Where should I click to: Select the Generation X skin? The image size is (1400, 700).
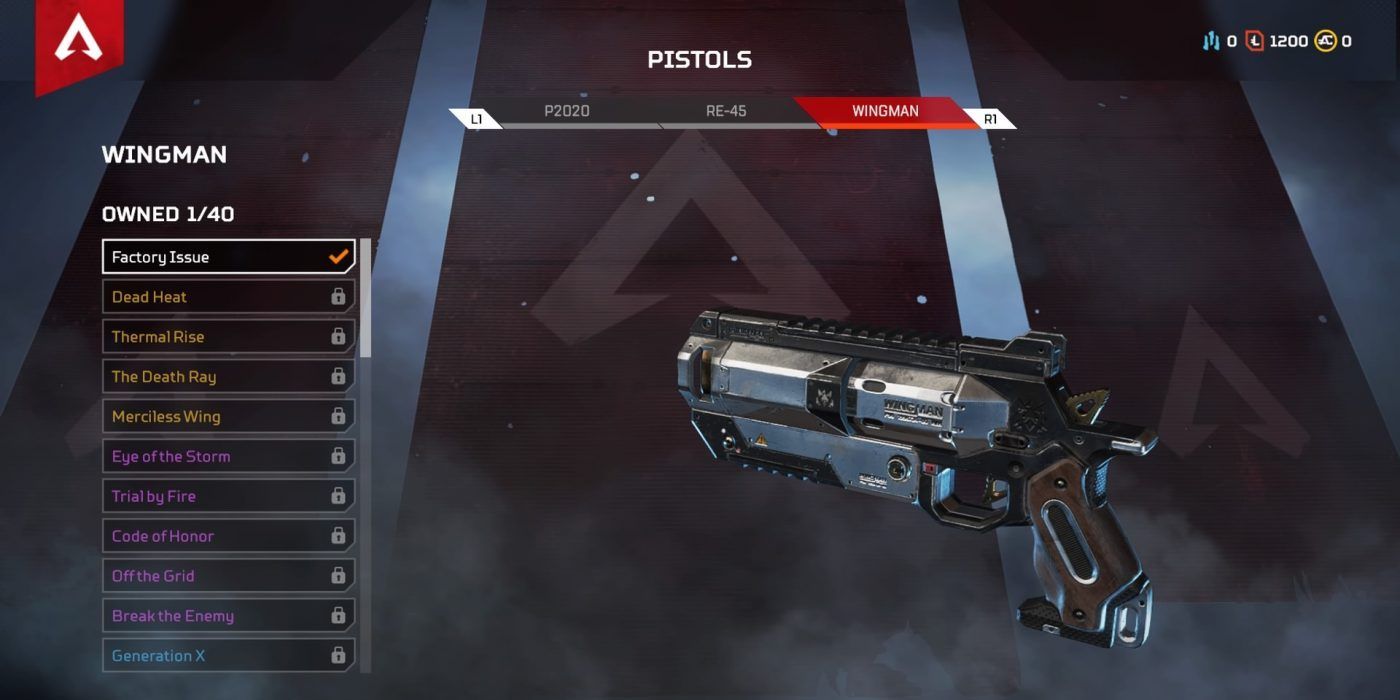click(228, 656)
